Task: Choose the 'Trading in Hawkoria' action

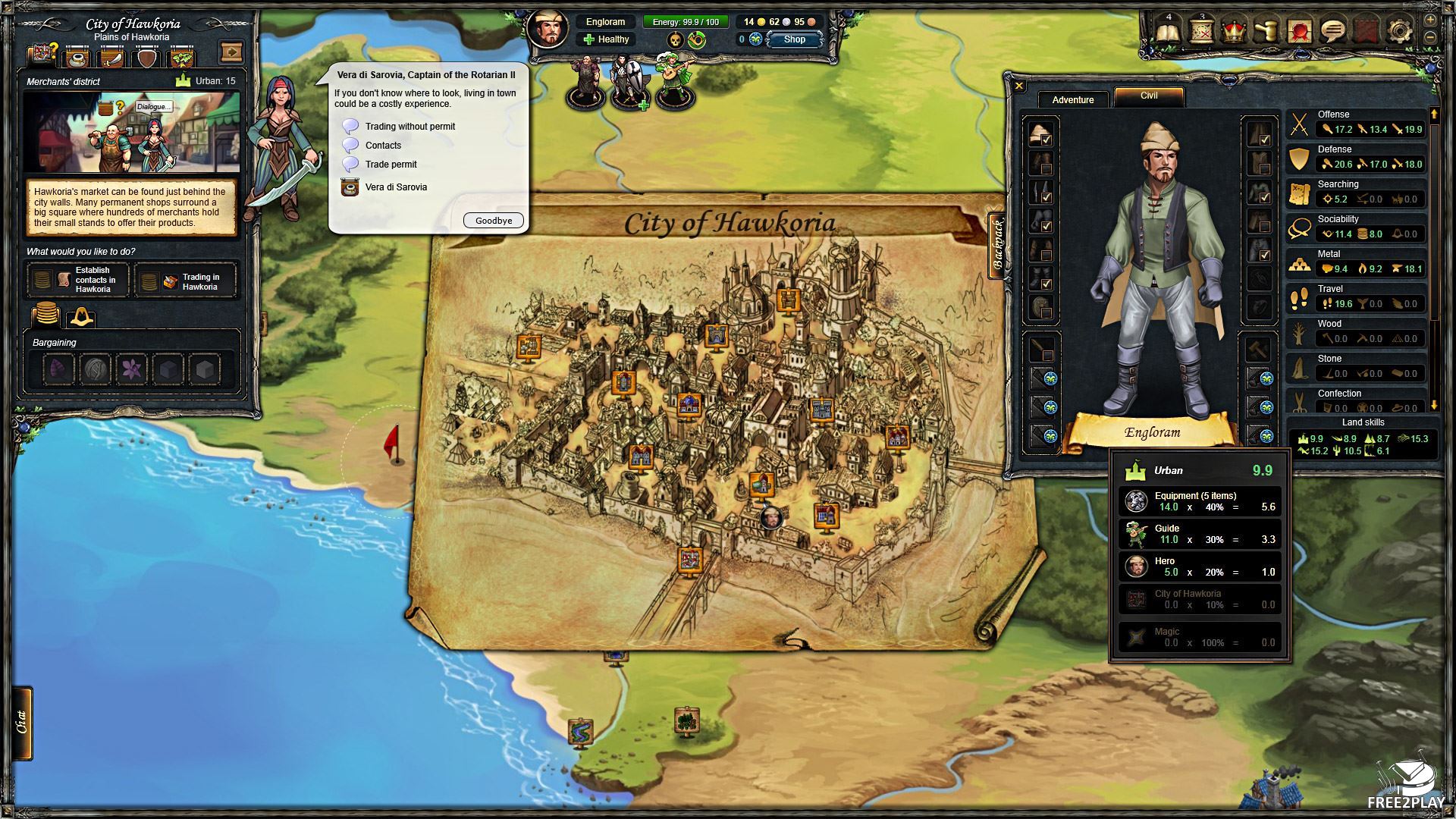Action: 186,282
